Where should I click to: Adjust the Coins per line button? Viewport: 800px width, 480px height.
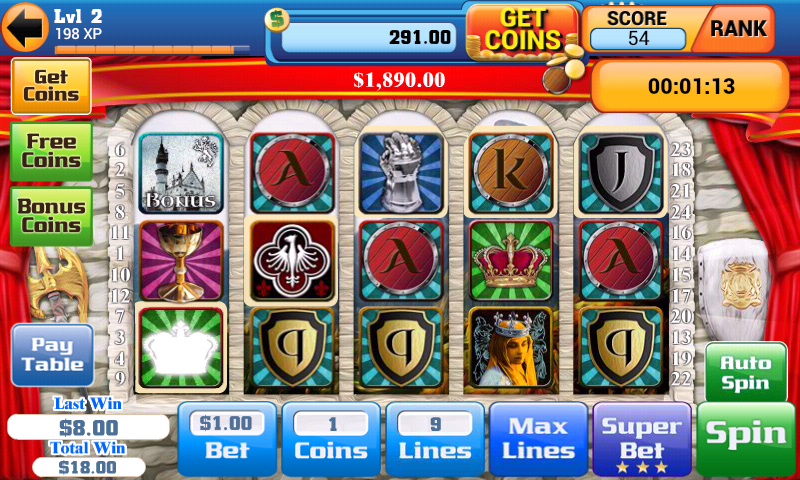pyautogui.click(x=331, y=439)
